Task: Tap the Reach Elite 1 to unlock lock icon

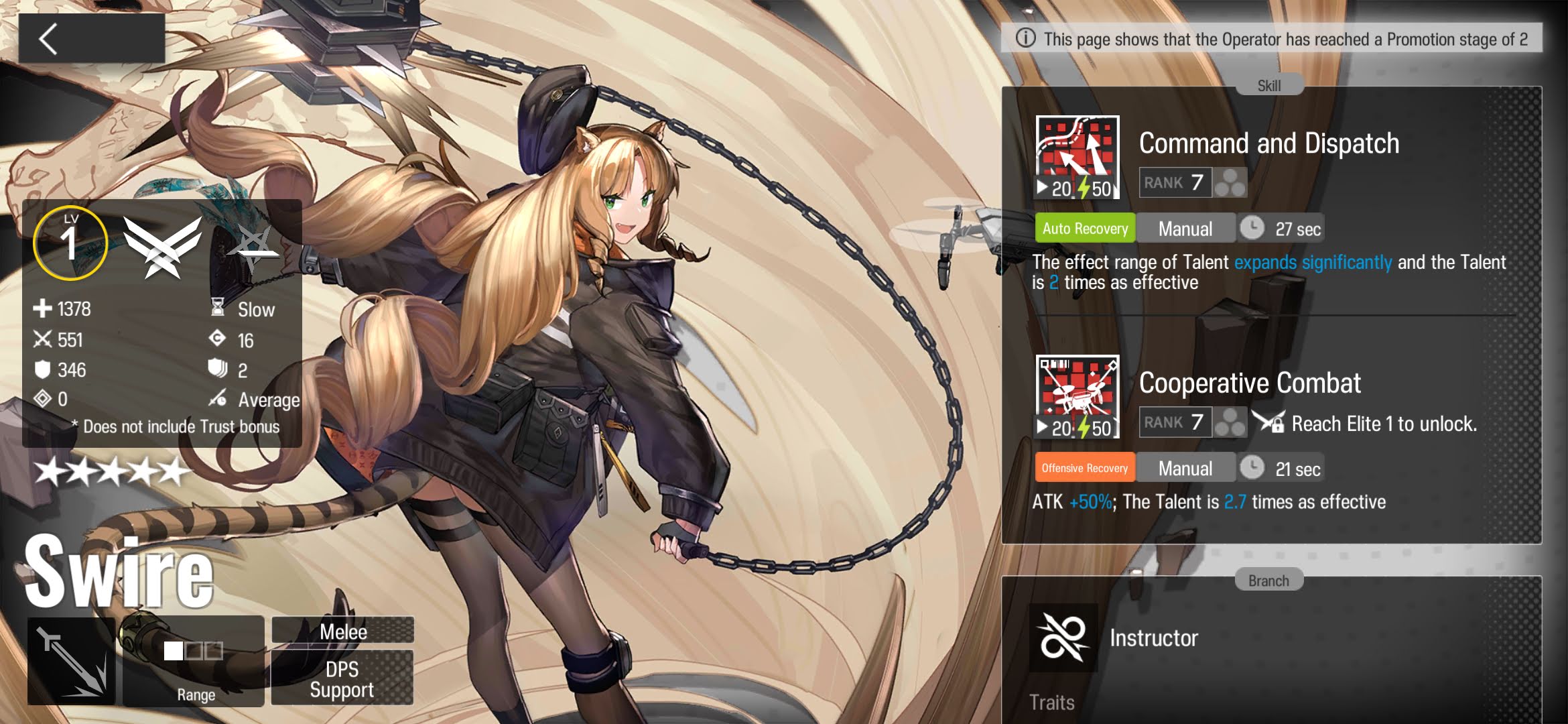Action: [x=1270, y=422]
